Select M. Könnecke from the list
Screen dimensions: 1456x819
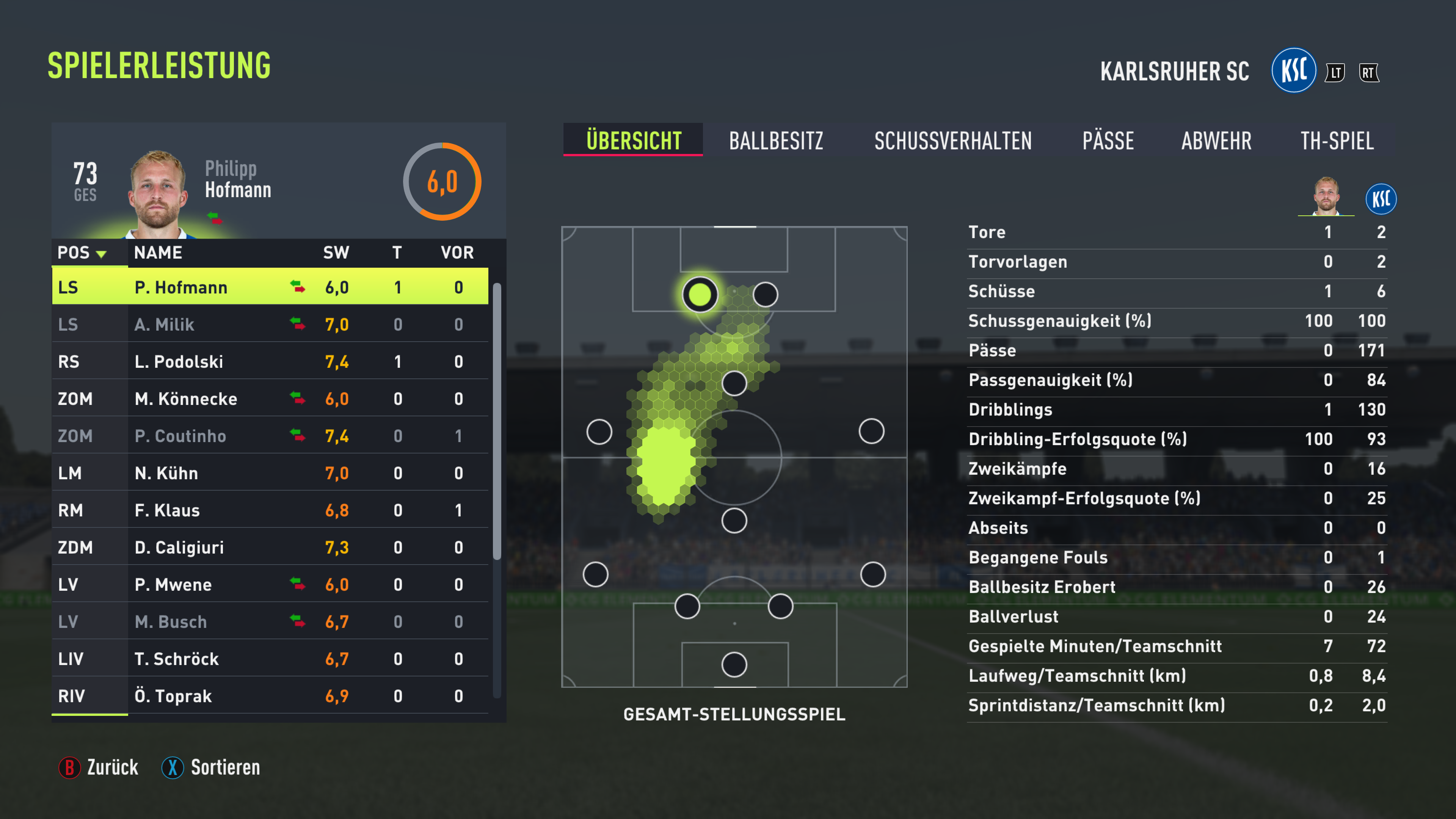pyautogui.click(x=270, y=399)
